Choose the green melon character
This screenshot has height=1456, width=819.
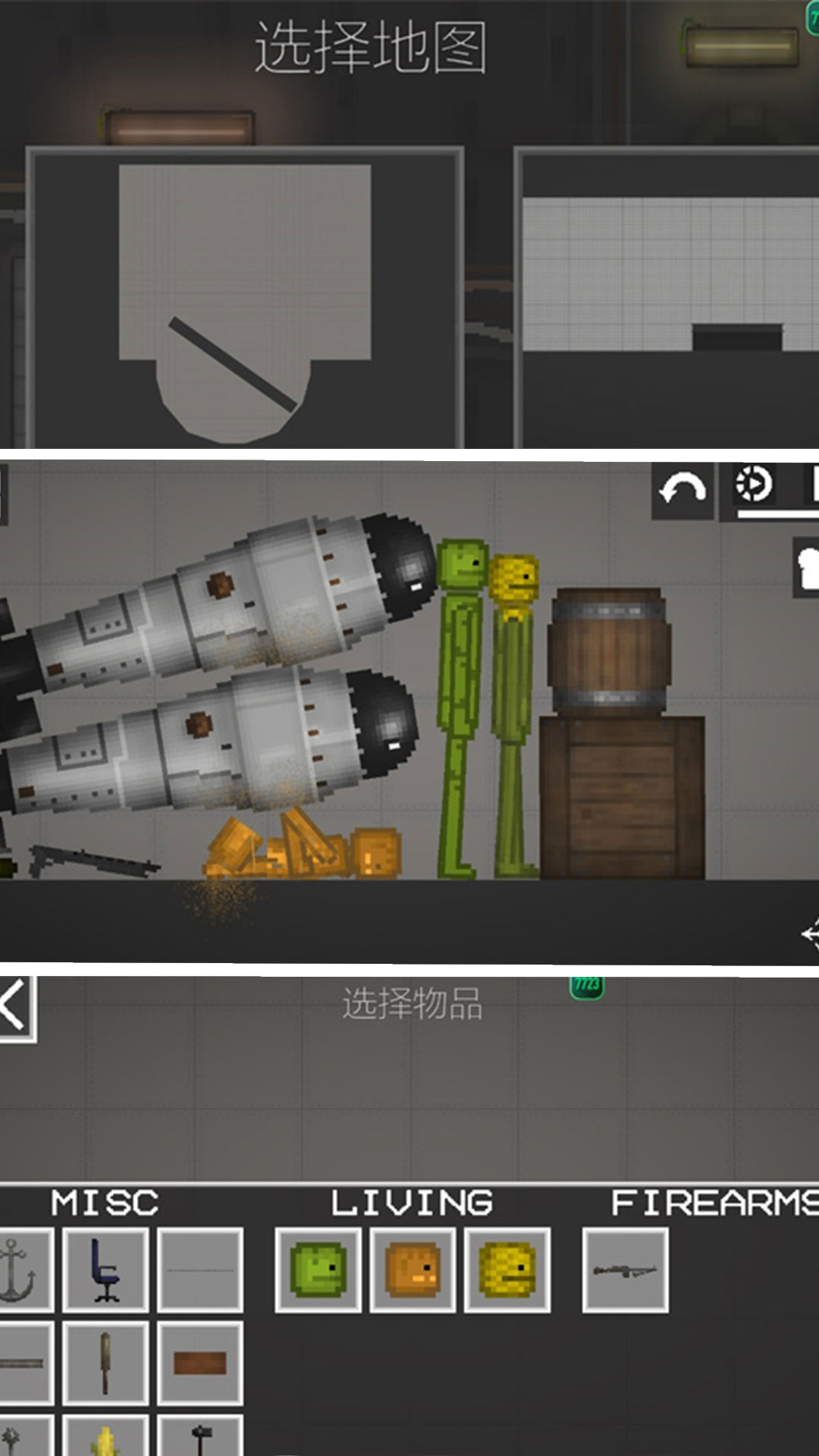click(318, 1270)
